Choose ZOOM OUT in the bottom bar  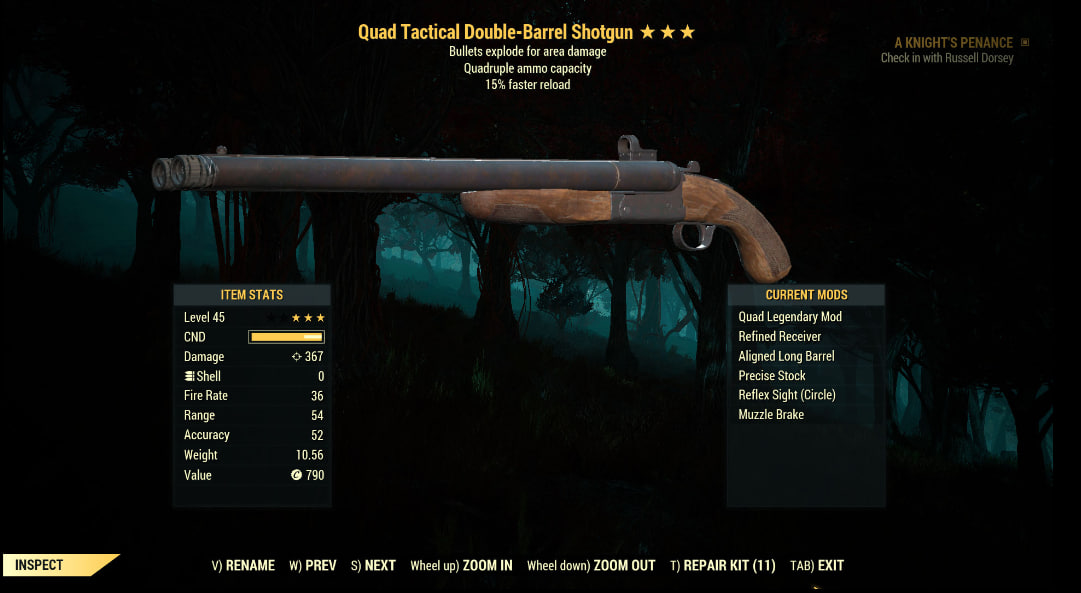point(591,565)
